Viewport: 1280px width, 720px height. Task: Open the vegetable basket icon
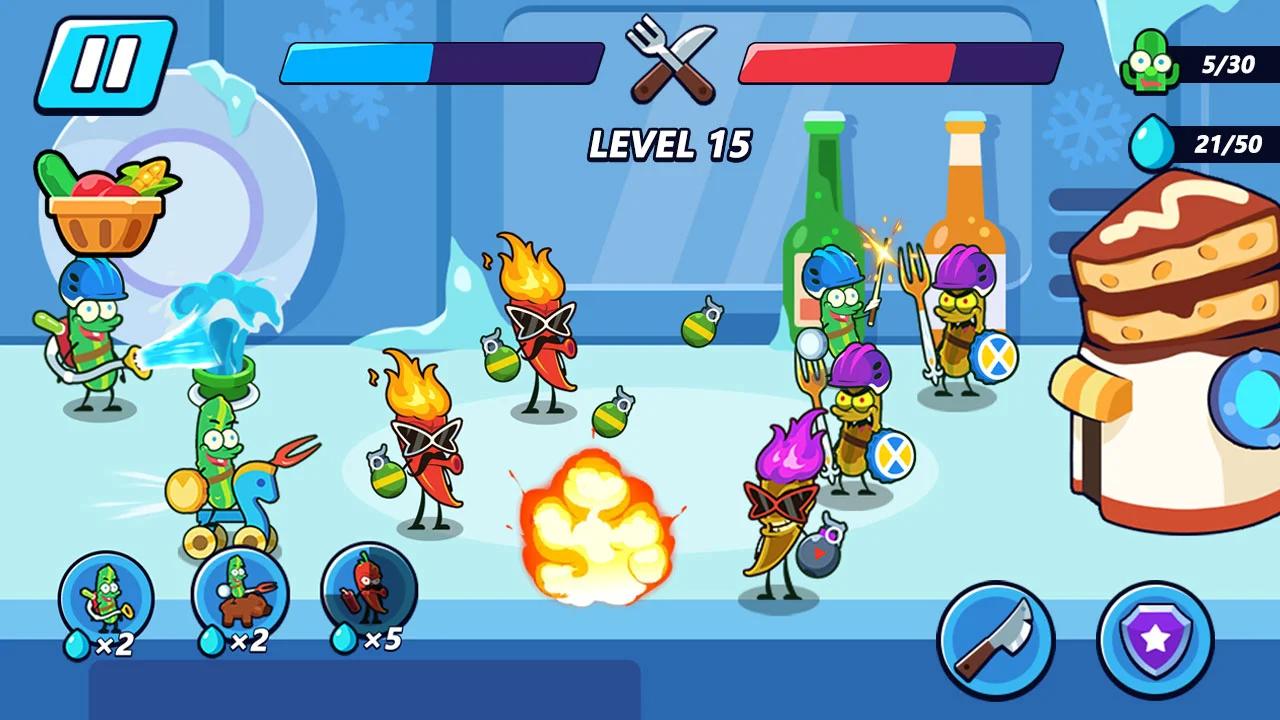point(105,204)
